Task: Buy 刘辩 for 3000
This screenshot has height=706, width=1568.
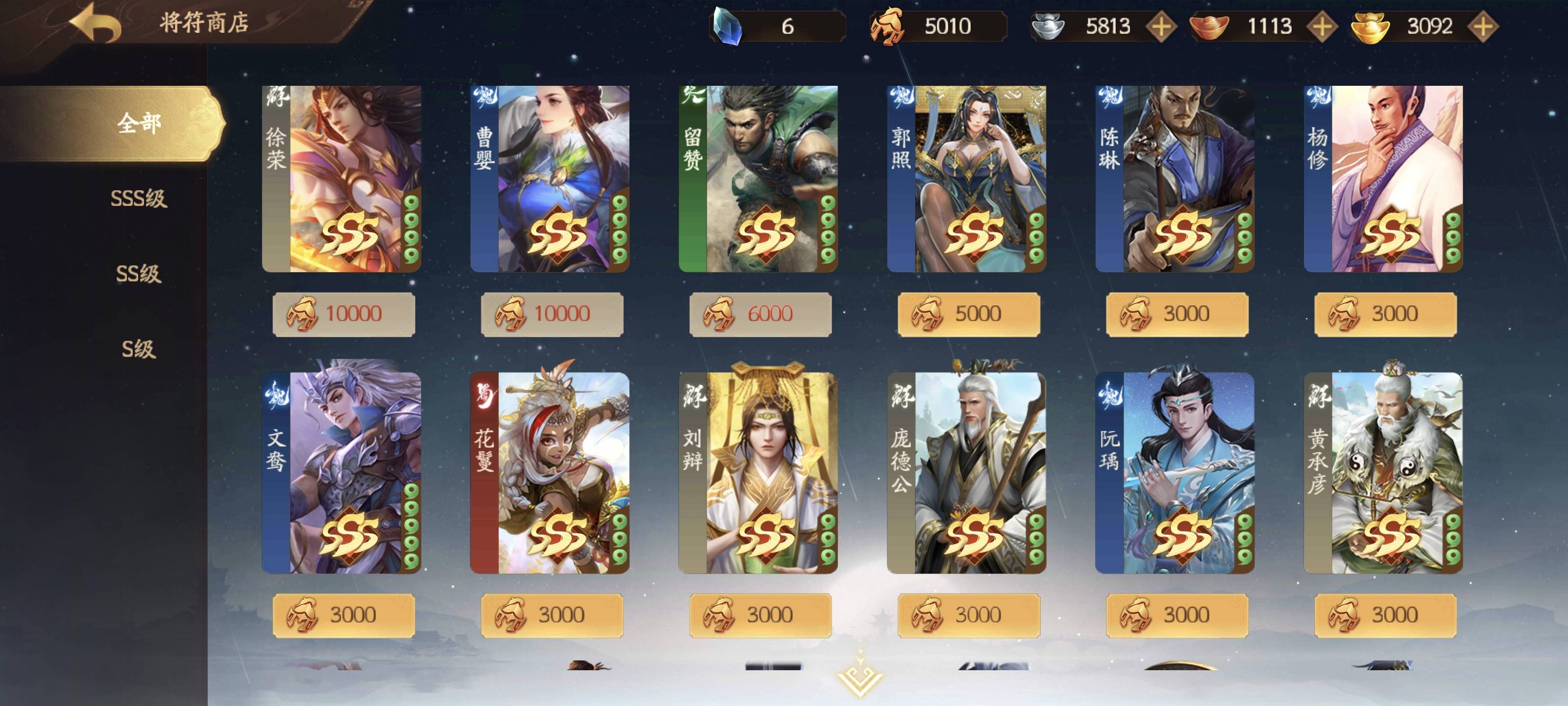Action: pos(760,615)
